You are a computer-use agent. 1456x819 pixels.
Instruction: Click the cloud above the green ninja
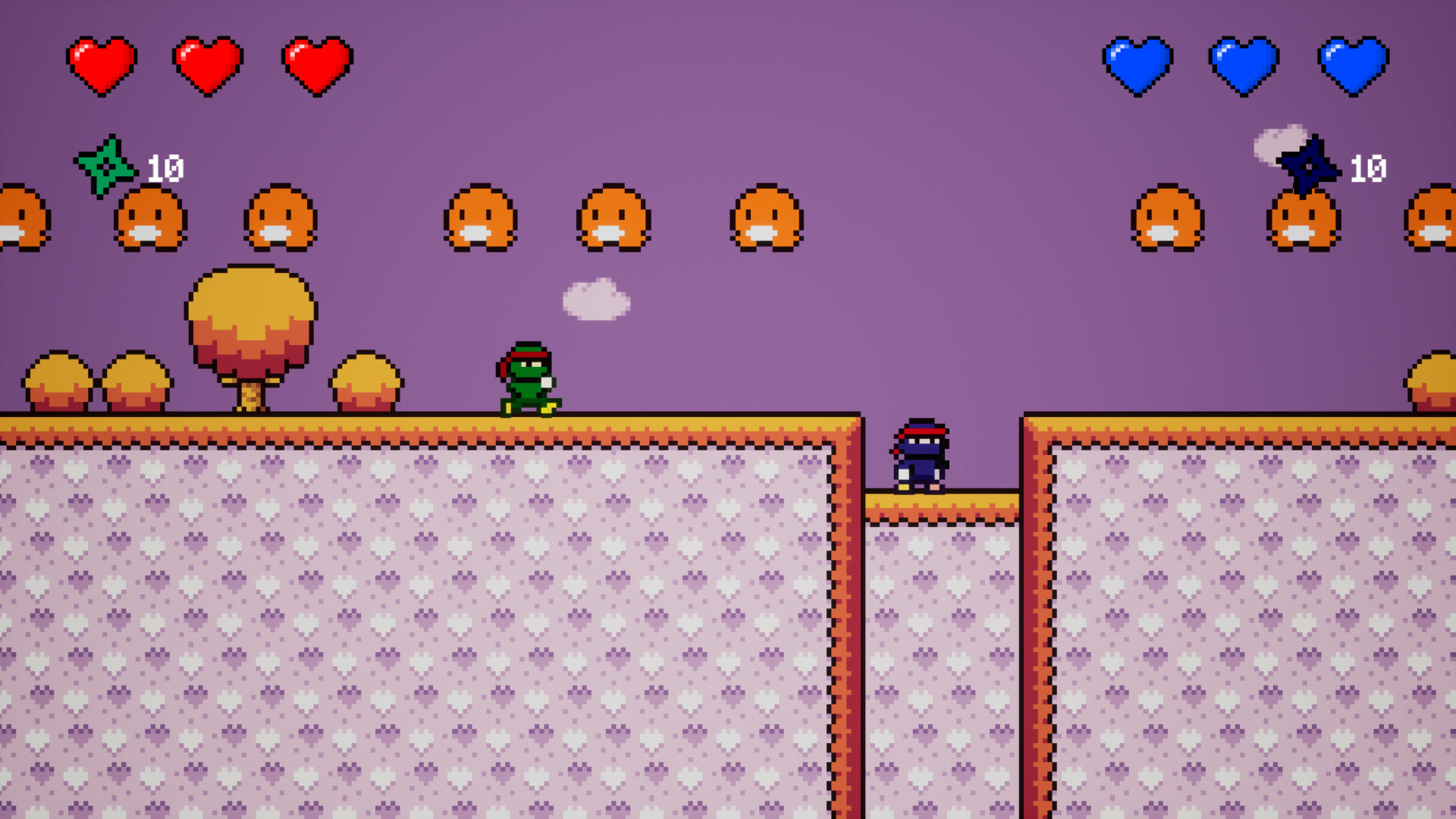click(x=597, y=300)
